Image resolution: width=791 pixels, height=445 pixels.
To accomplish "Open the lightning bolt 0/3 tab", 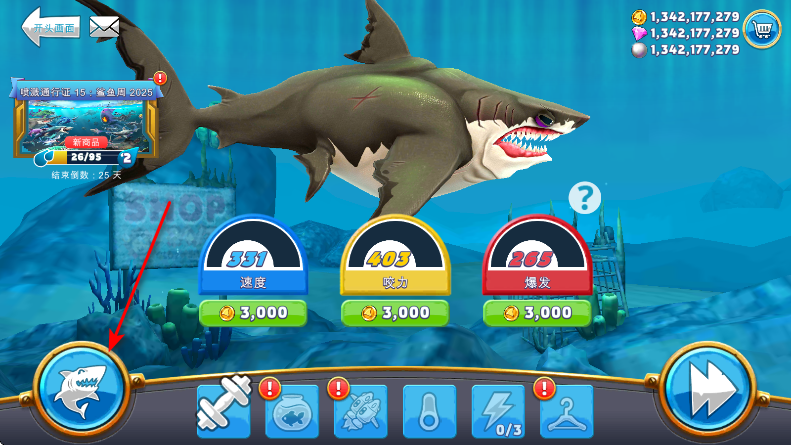I will point(497,410).
